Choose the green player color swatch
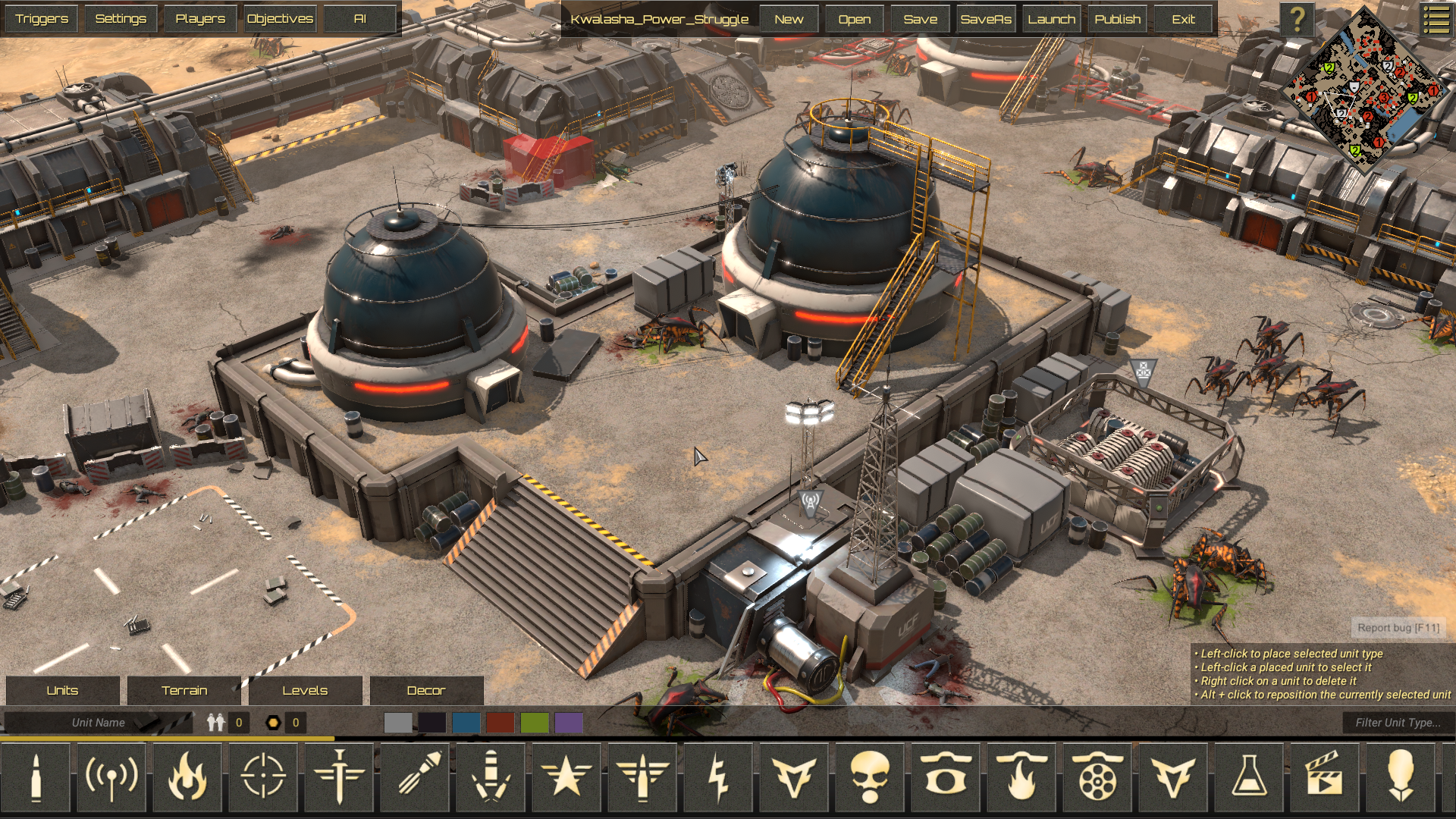1456x819 pixels. [x=535, y=723]
